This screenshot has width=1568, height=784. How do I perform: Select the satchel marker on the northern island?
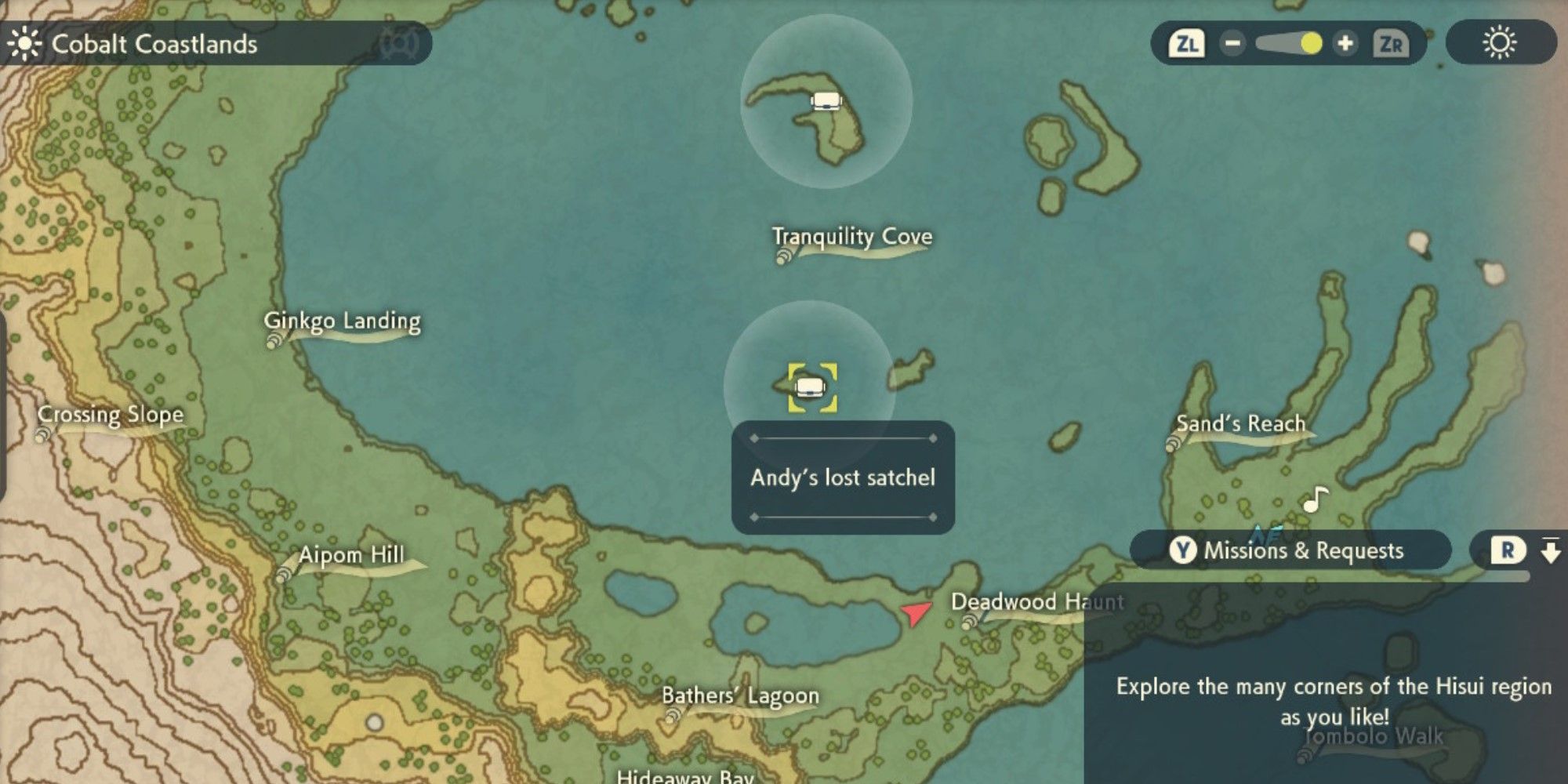[825, 101]
